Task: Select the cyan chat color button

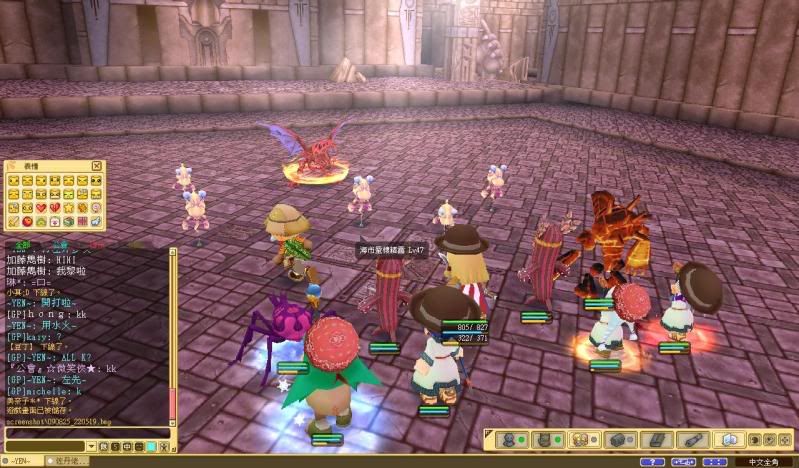Action: (151, 446)
